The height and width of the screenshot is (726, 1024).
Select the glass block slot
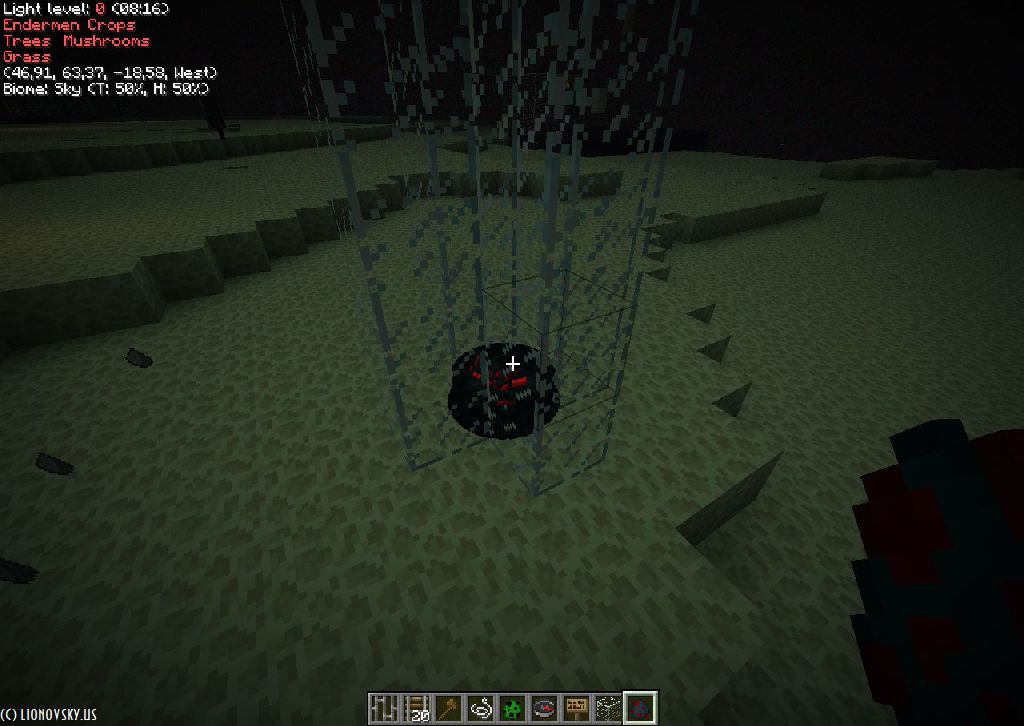tap(608, 708)
